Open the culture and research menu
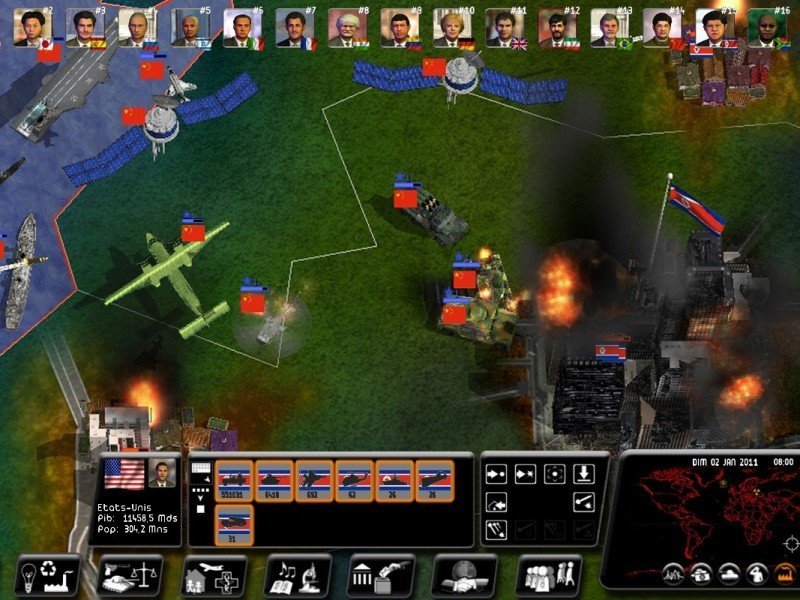The image size is (800, 600). coord(297,575)
